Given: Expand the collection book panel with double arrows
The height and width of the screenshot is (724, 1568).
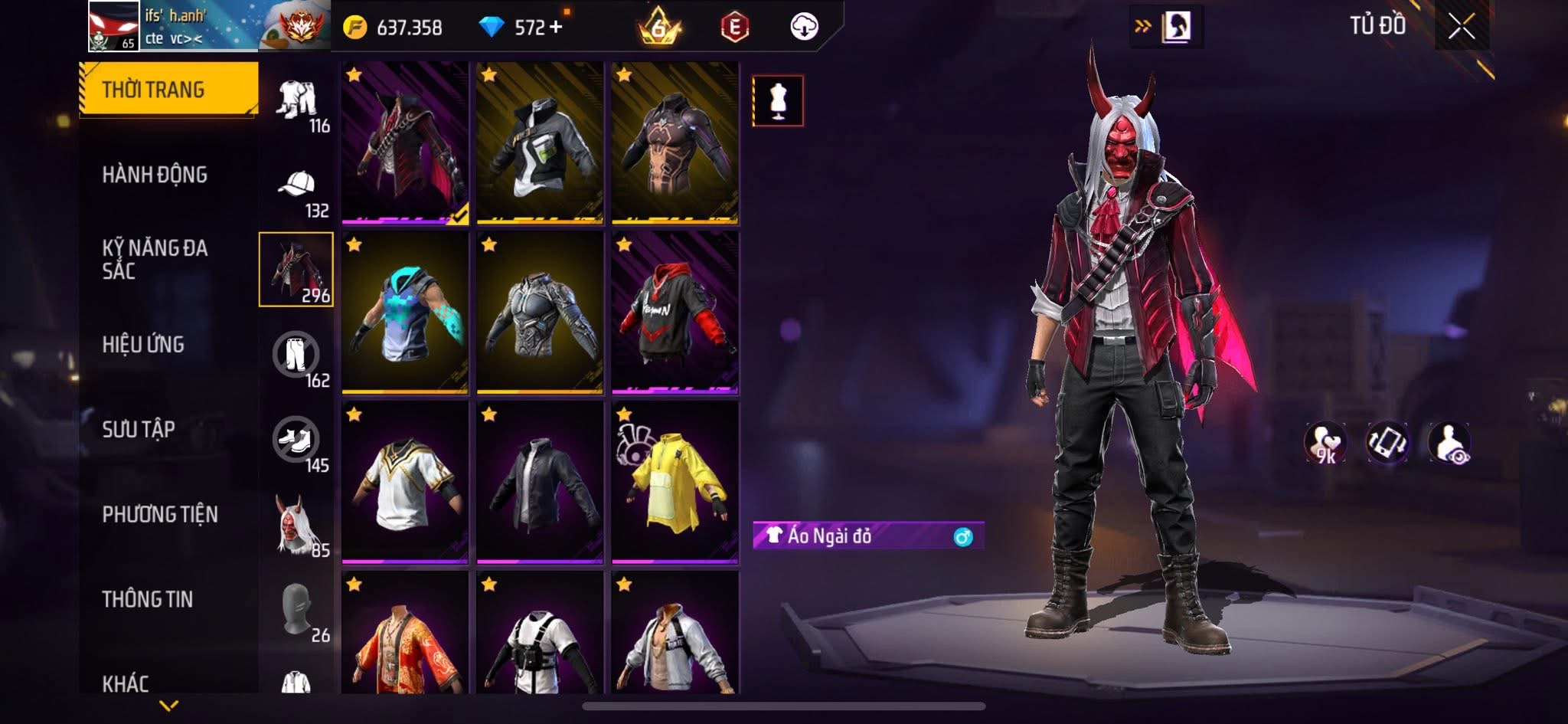Looking at the screenshot, I should click(x=1141, y=25).
